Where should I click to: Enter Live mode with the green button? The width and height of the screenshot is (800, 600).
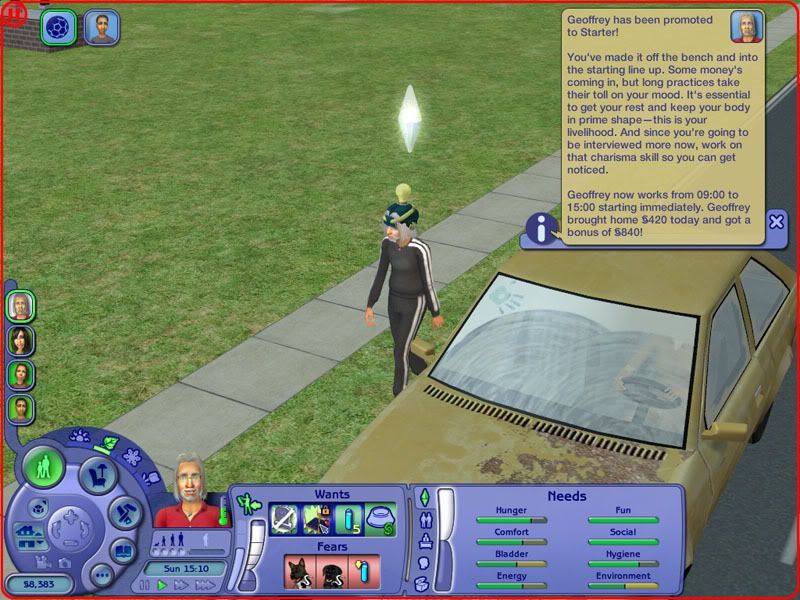coord(45,468)
